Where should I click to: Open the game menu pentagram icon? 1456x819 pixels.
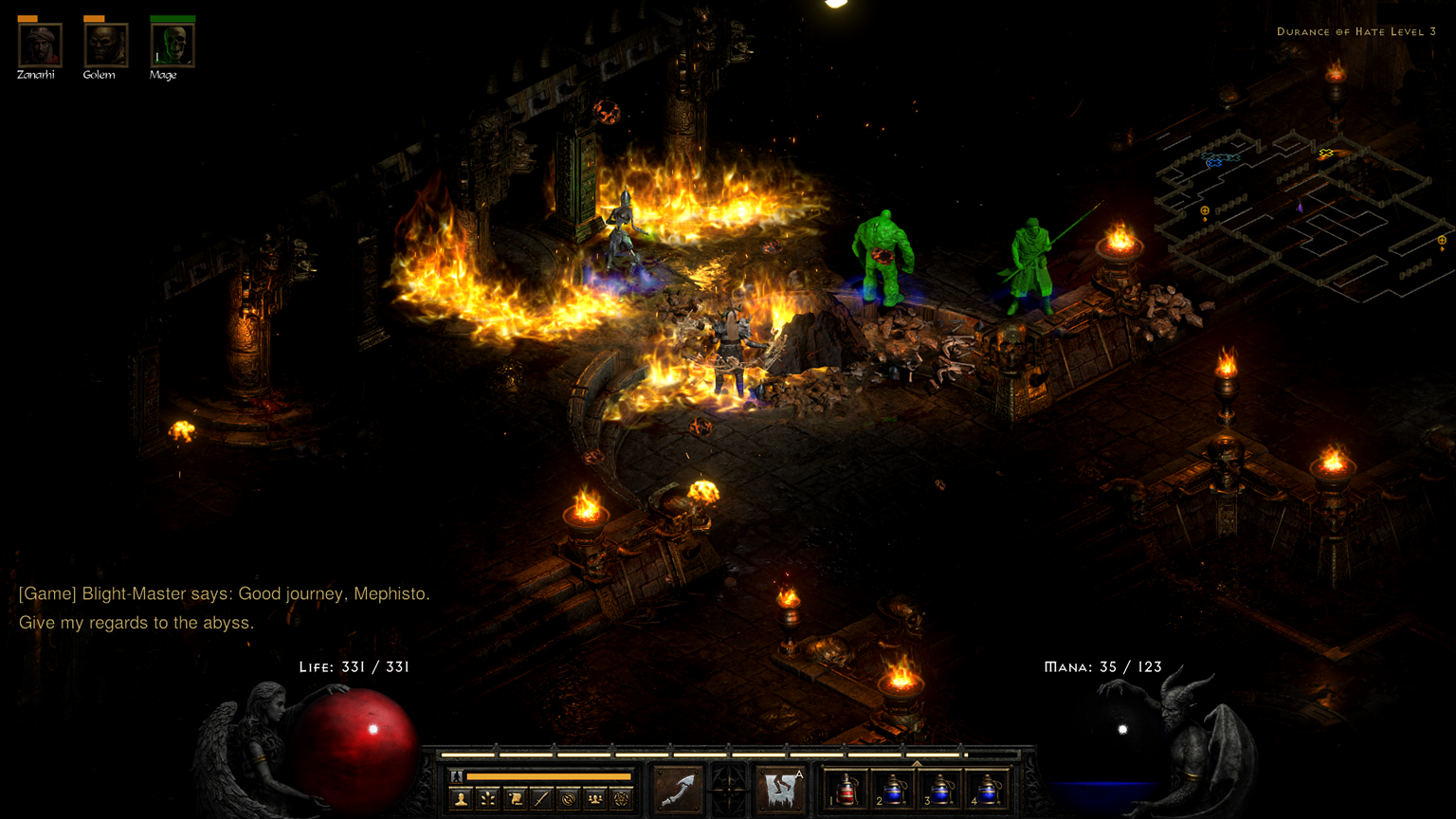(x=621, y=799)
